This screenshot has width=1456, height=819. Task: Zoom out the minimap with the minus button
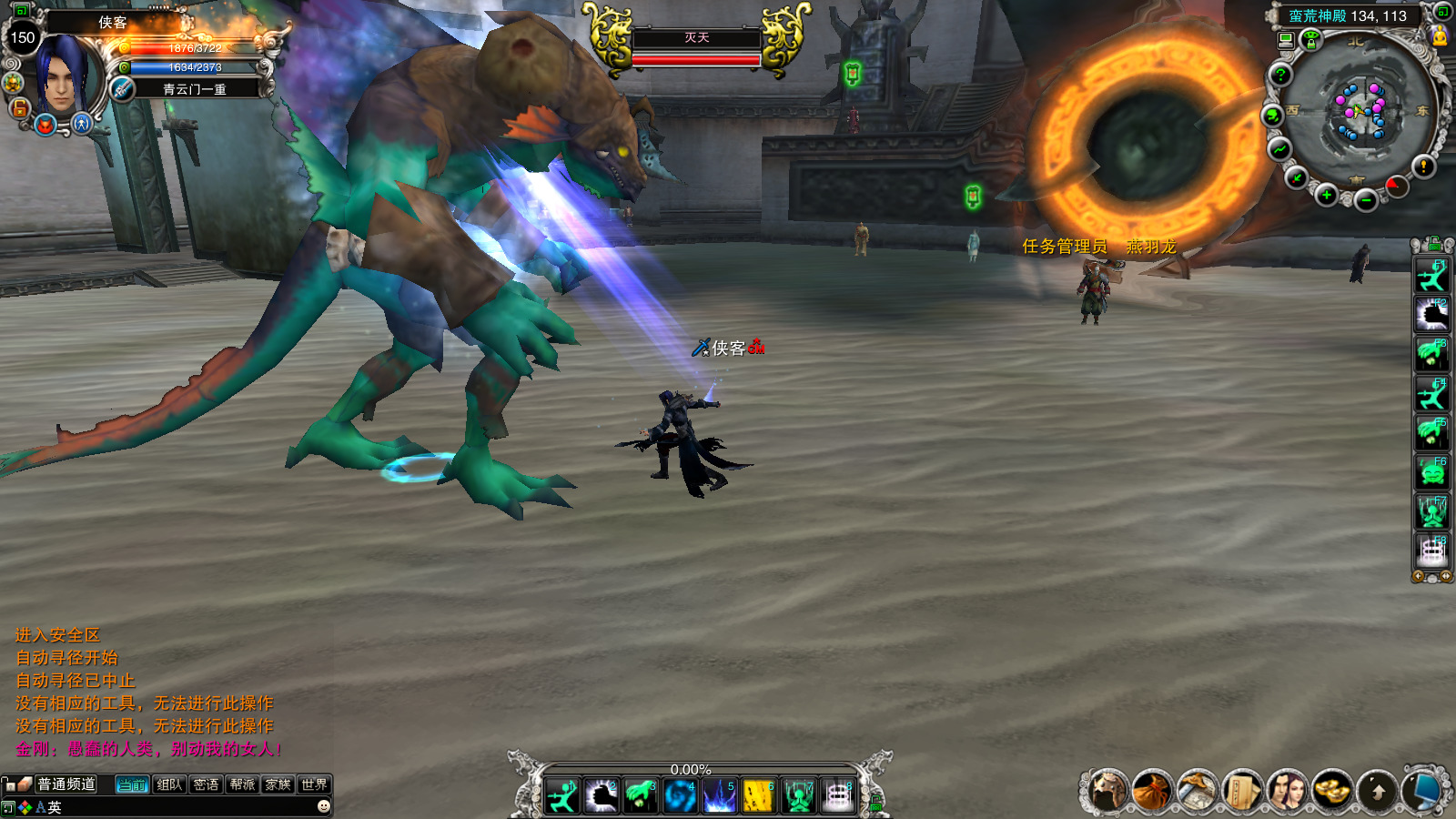click(x=1365, y=201)
